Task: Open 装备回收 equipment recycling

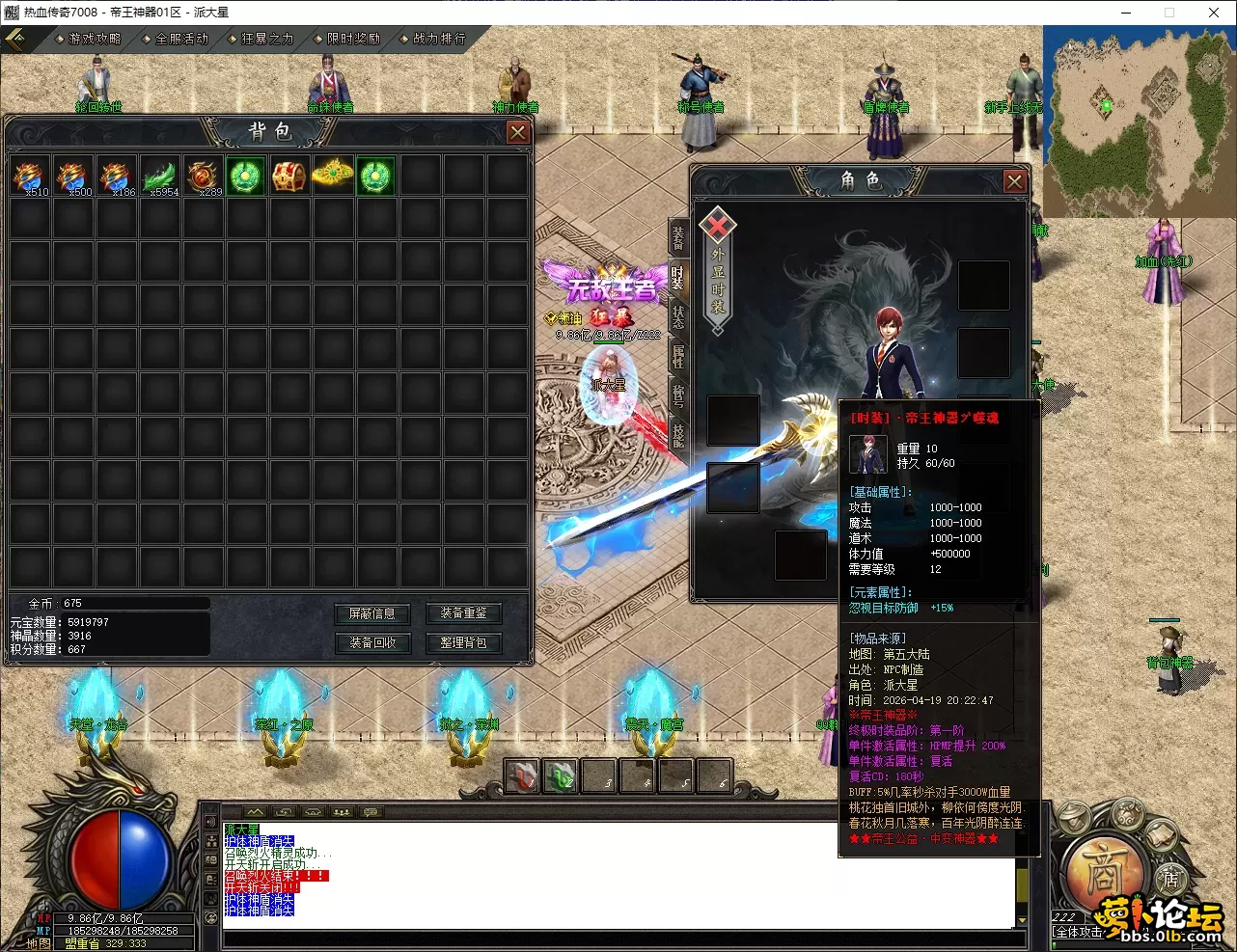Action: [371, 642]
